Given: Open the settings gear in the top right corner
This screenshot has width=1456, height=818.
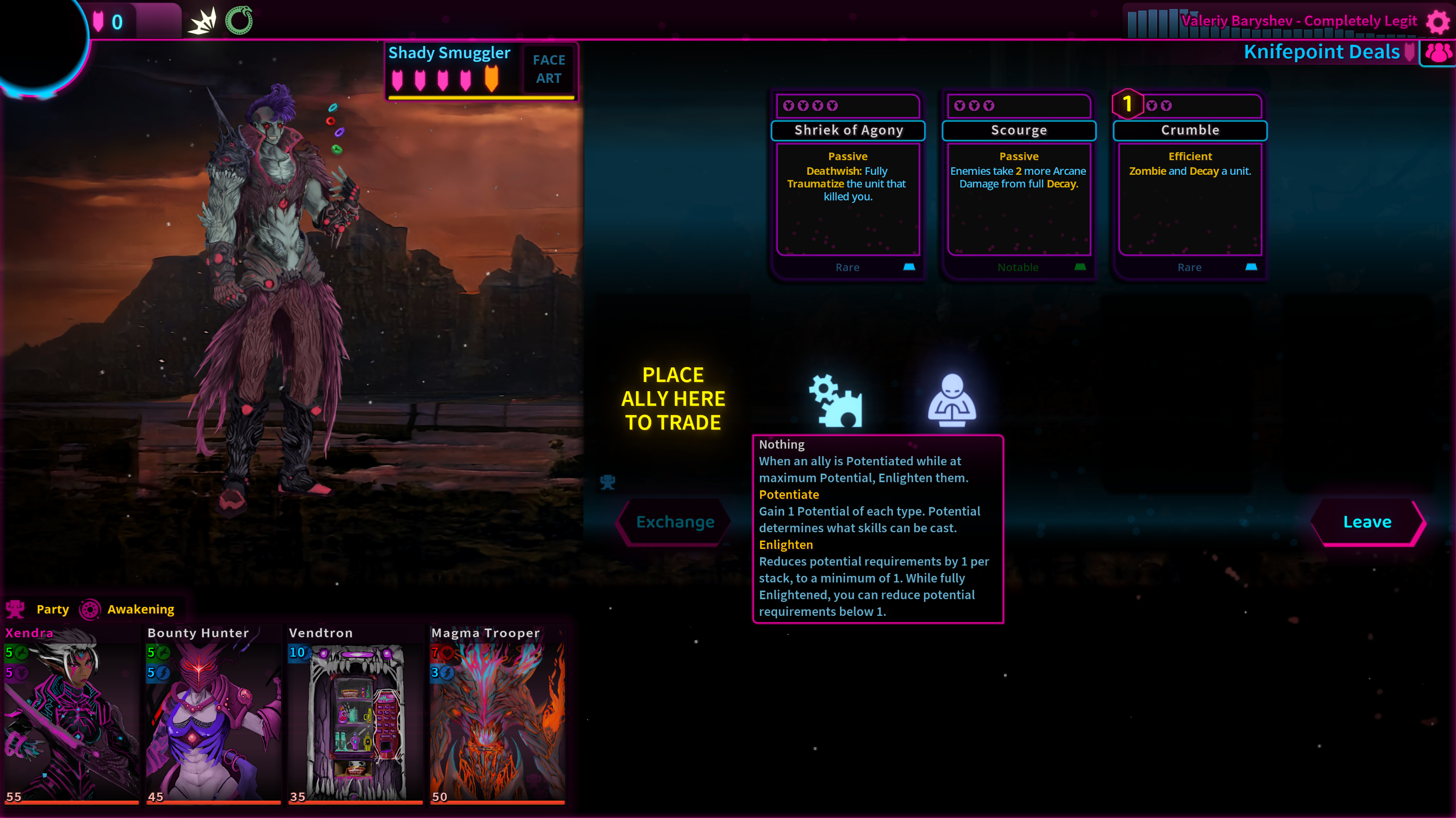Looking at the screenshot, I should click(1437, 21).
